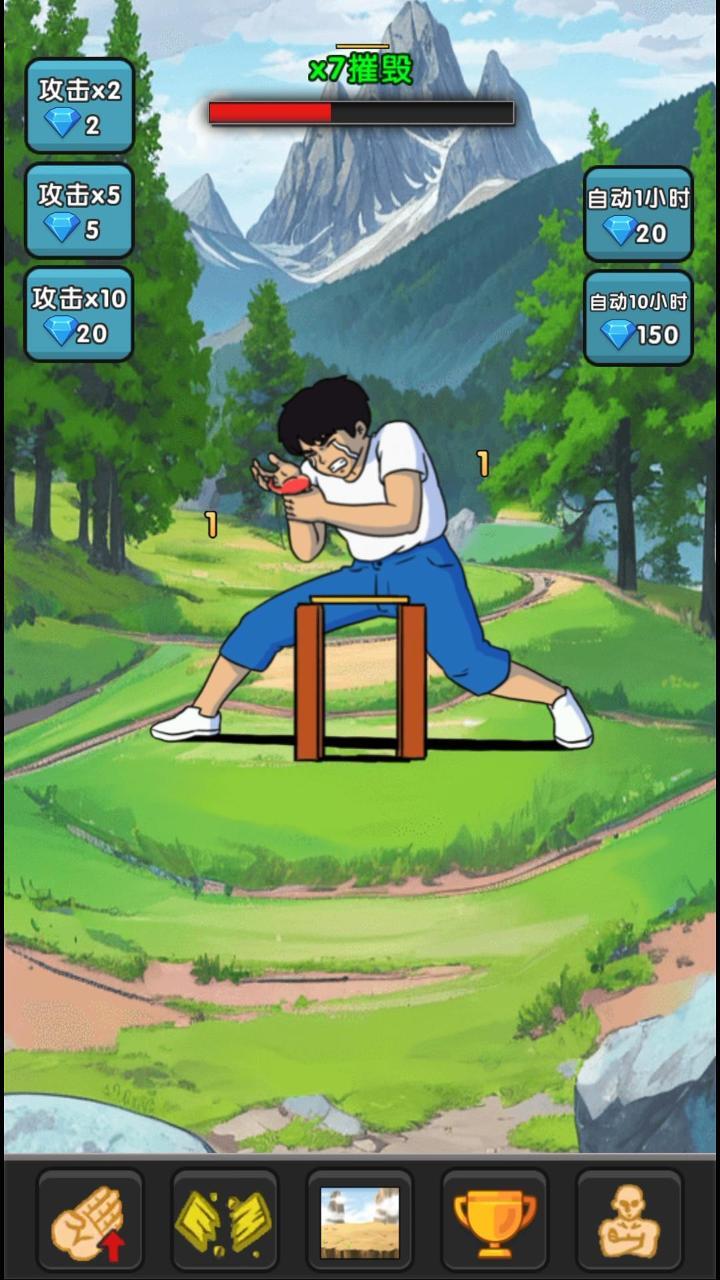Purchase the 攻击×5 attack multiplier
720x1280 pixels.
(x=79, y=211)
